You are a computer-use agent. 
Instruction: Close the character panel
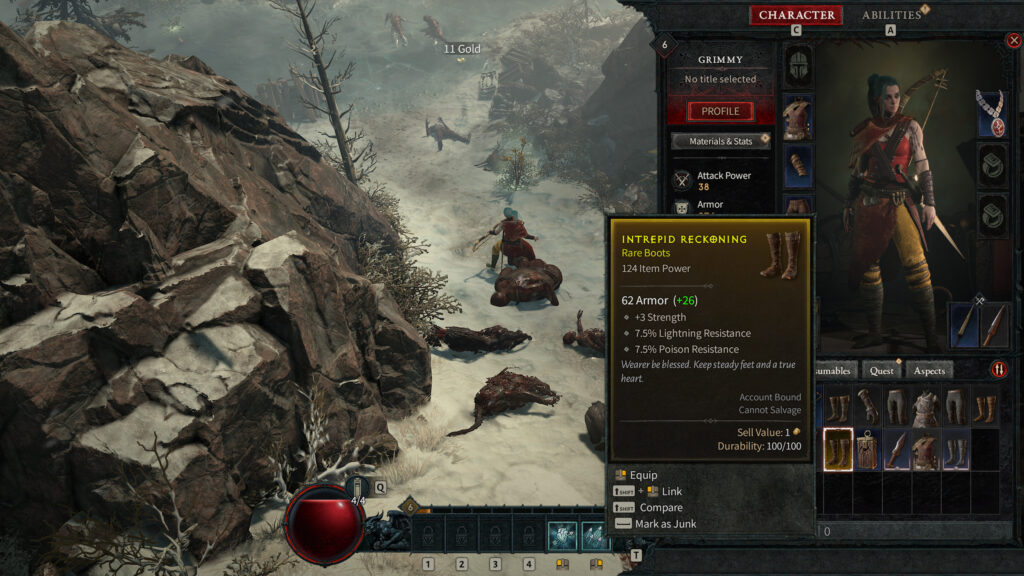tap(1014, 41)
